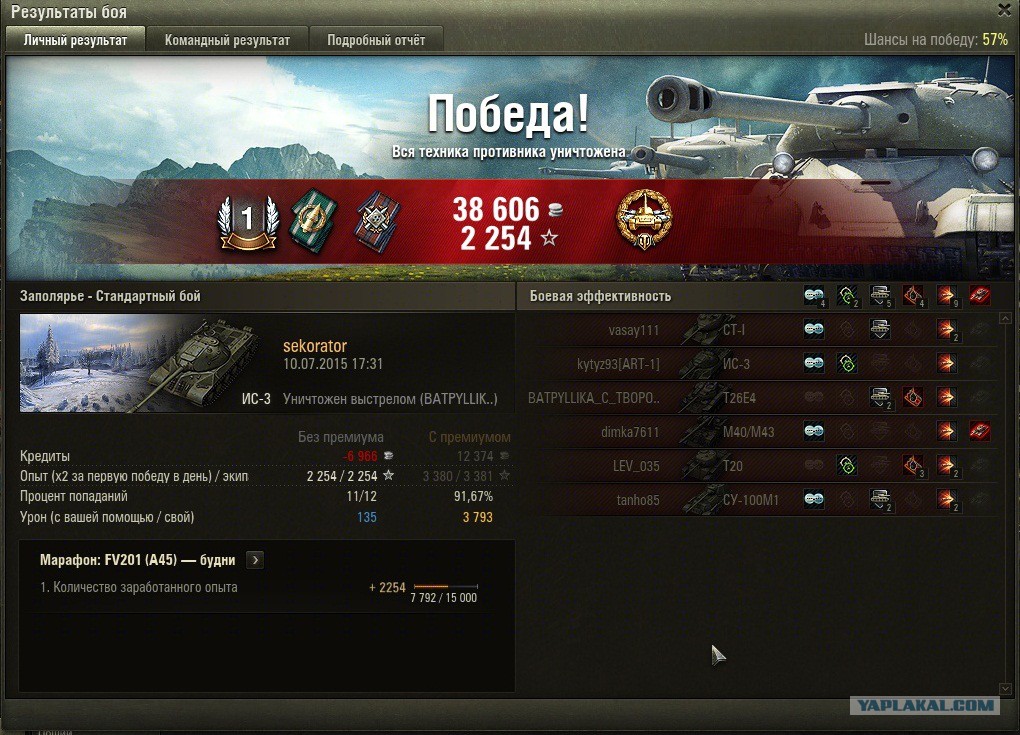Image resolution: width=1020 pixels, height=735 pixels.
Task: Click the ИС-3 tank thumbnail image
Action: tap(146, 363)
